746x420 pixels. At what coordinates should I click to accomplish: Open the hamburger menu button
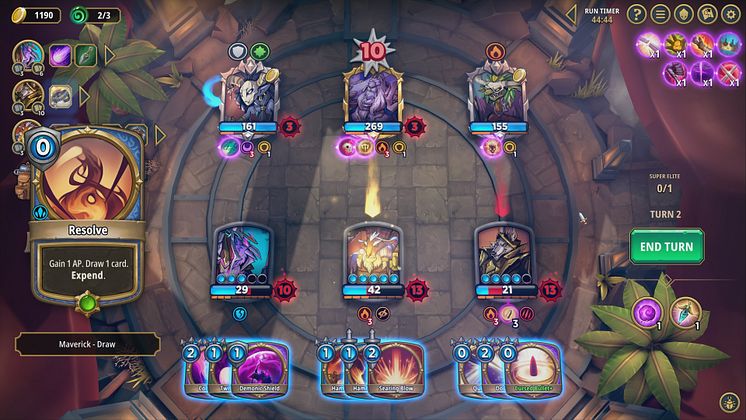pyautogui.click(x=661, y=13)
